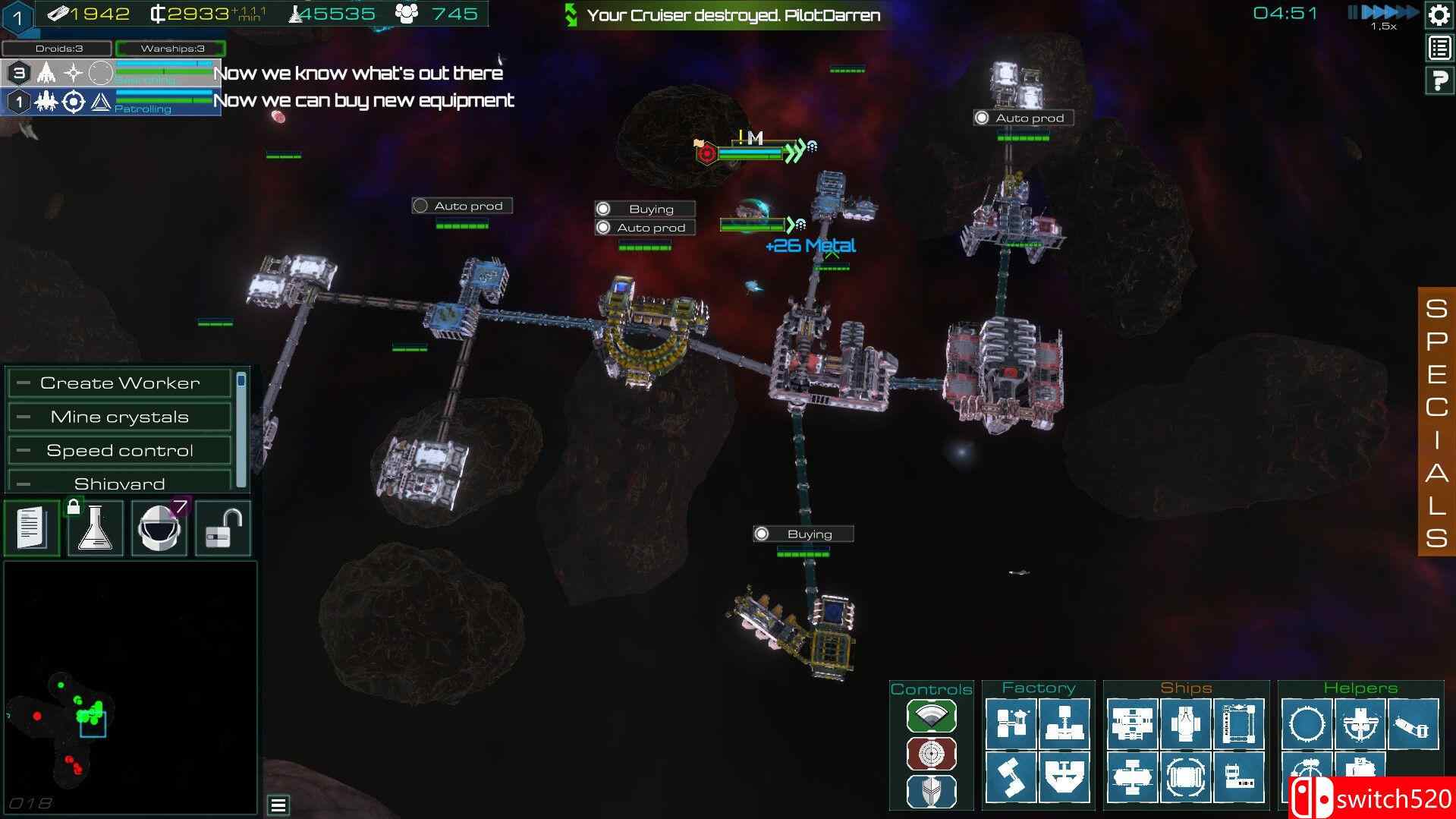Image resolution: width=1456 pixels, height=819 pixels.
Task: Open the pilot helmet panel
Action: [x=159, y=528]
